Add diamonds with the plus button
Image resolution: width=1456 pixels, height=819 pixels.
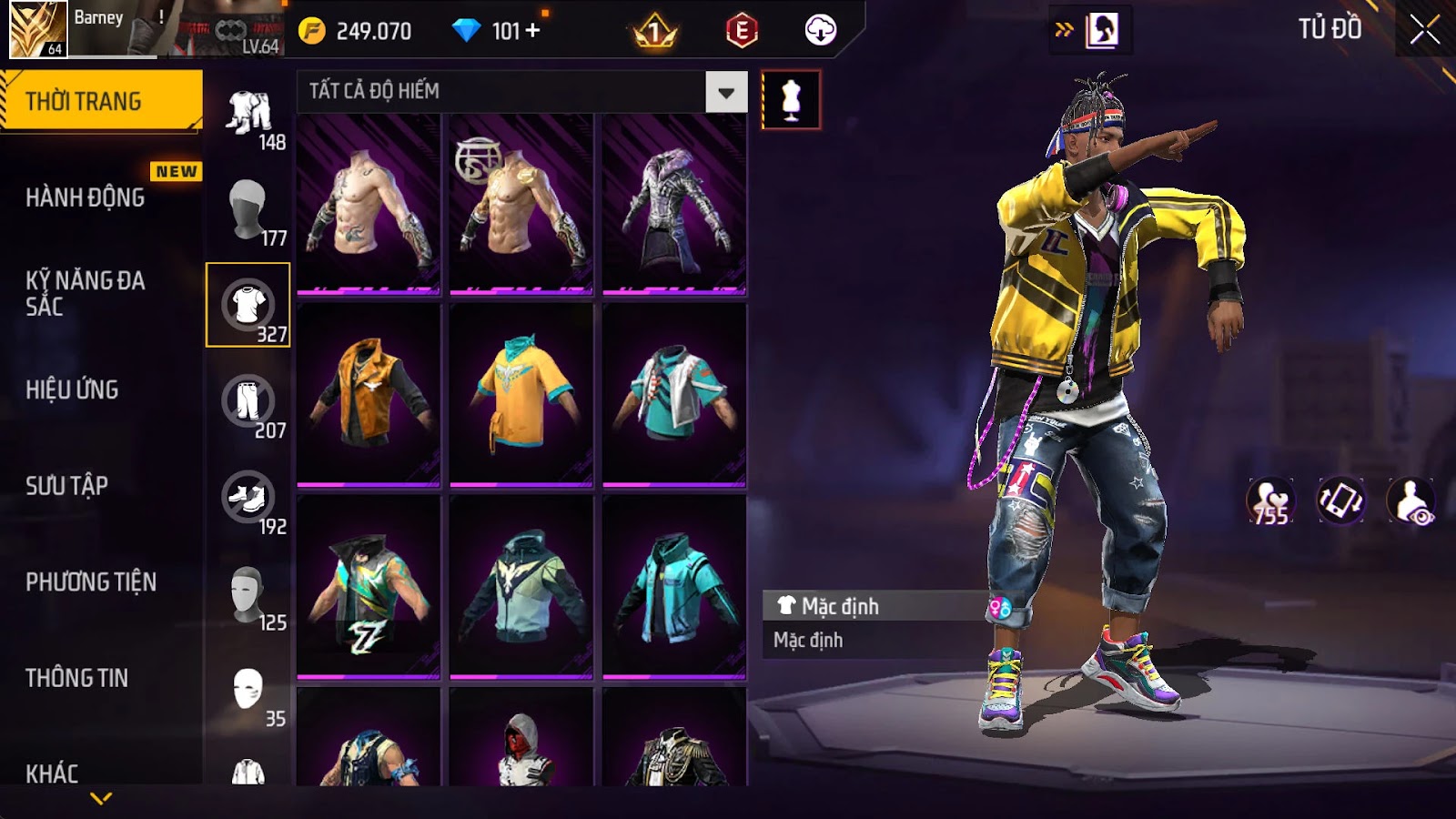point(532,31)
